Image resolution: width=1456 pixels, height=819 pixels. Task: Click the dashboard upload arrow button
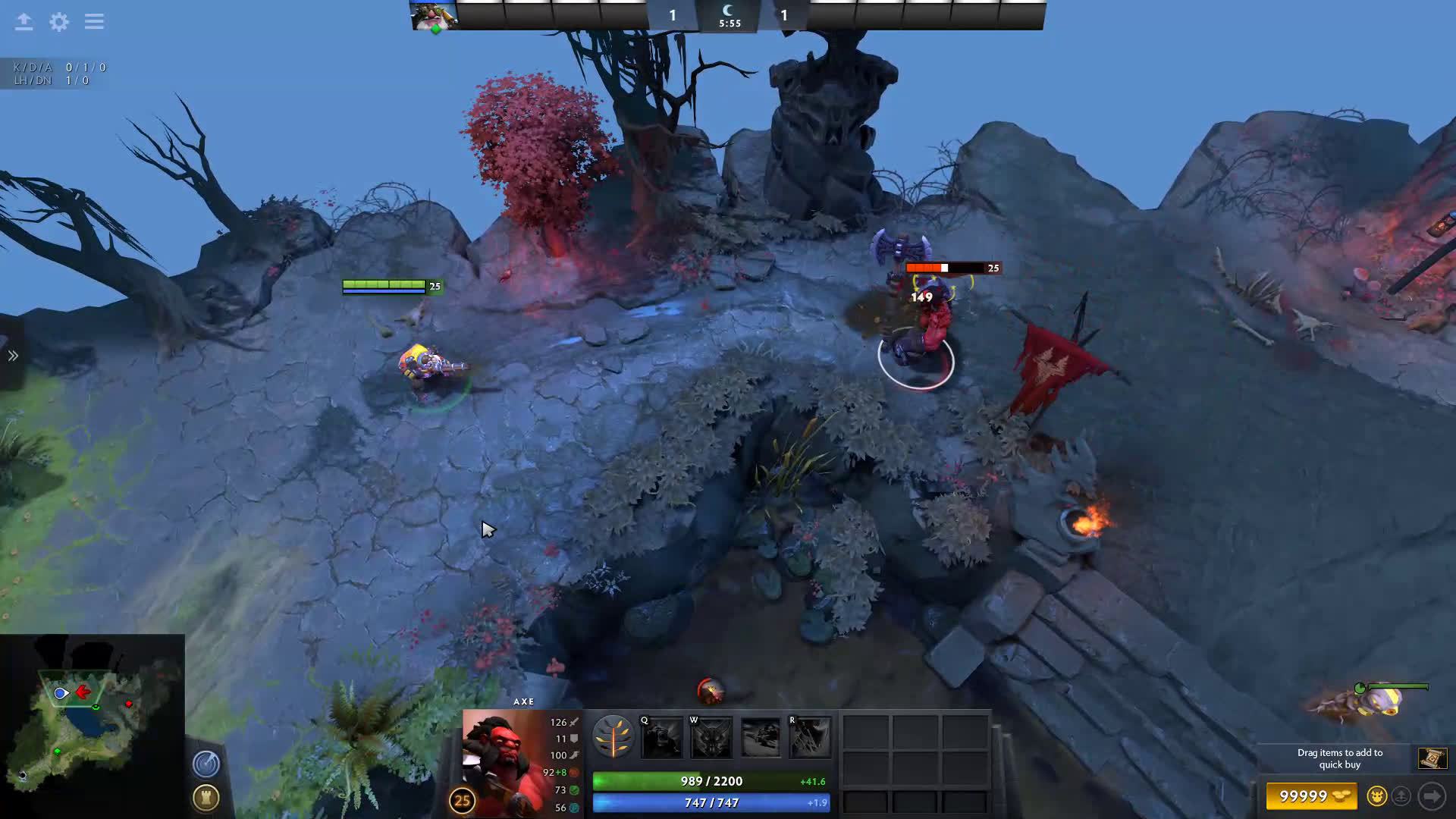[x=24, y=22]
